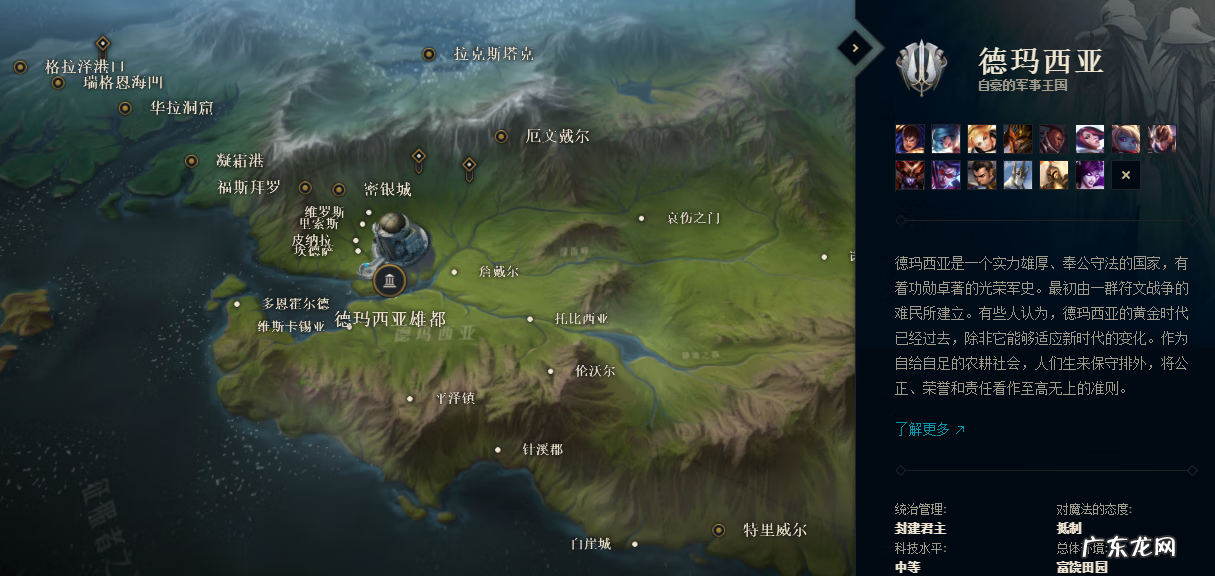Select the 厄文戴尔 location marker

click(x=501, y=136)
